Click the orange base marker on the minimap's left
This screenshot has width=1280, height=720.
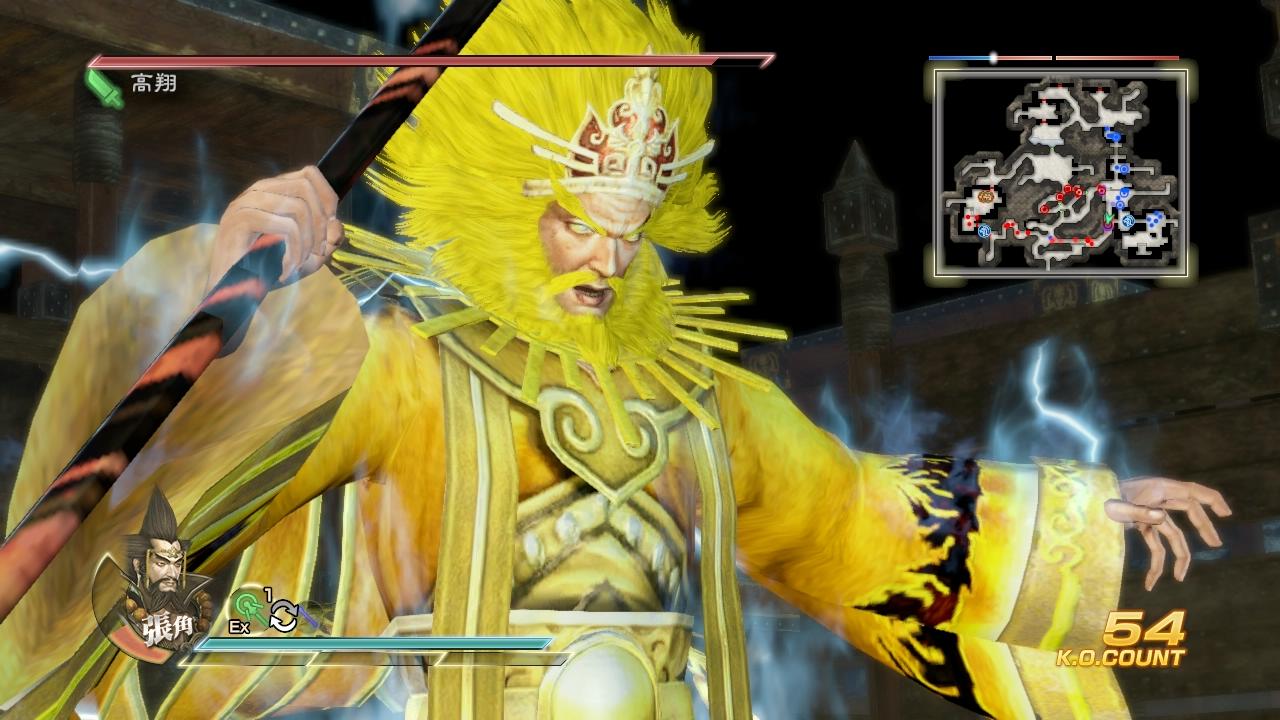coord(985,197)
